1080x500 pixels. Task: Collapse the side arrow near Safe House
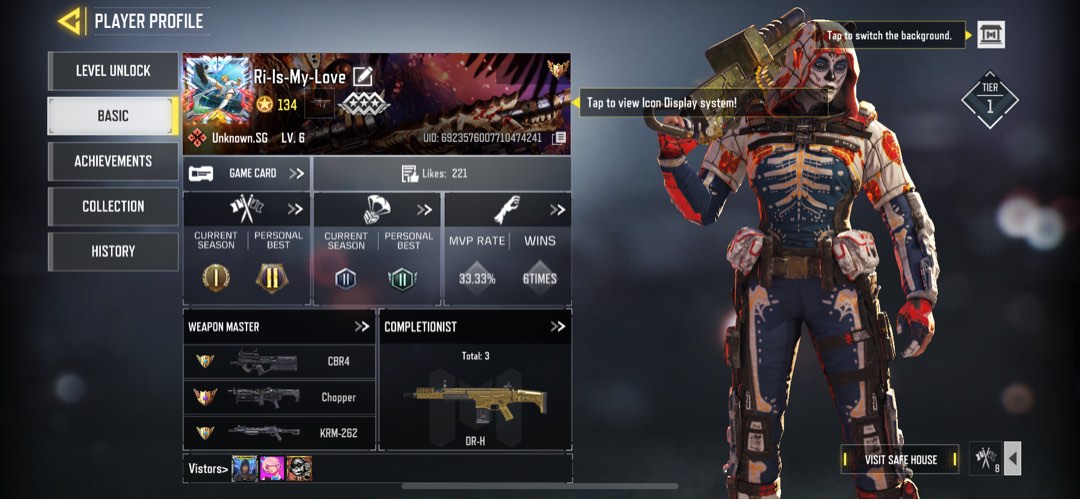click(1012, 459)
